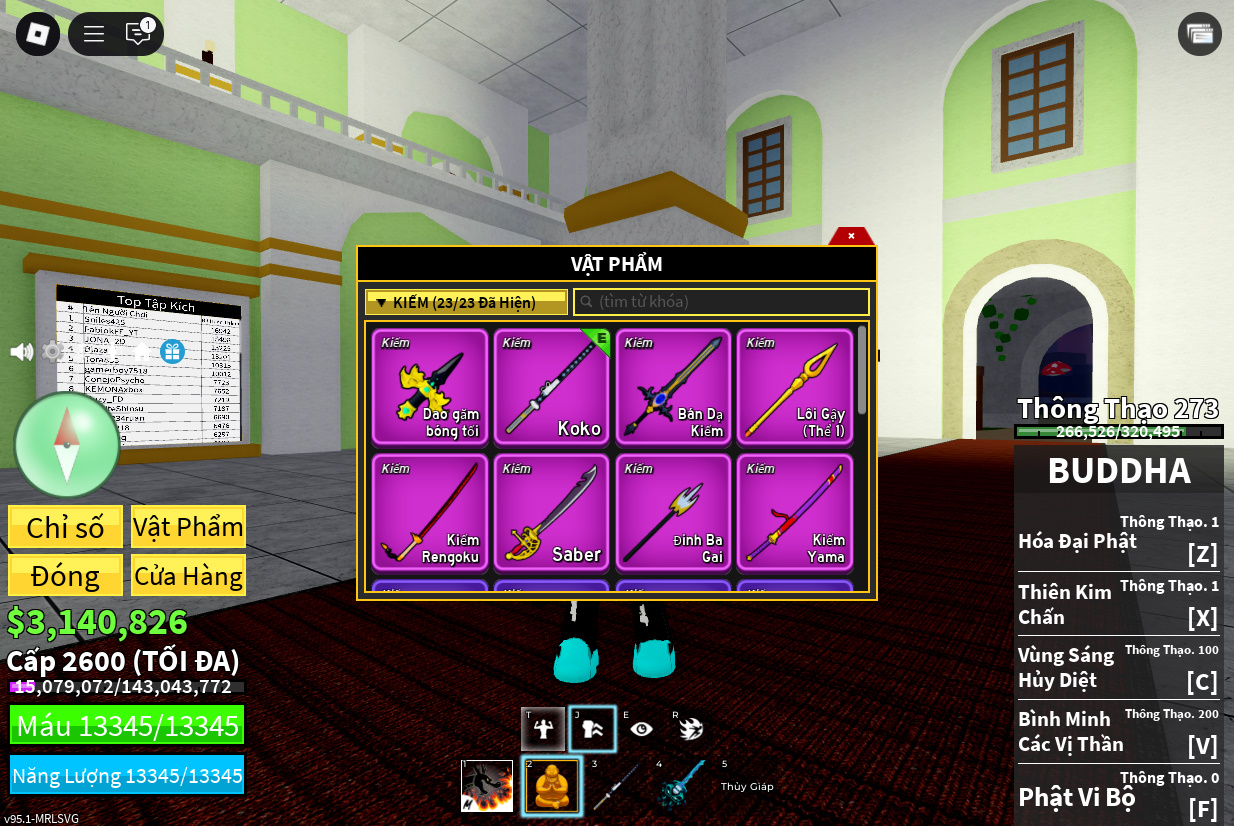Screen dimensions: 1234x826
Task: Open the Cửa Hàng shop
Action: coord(188,576)
